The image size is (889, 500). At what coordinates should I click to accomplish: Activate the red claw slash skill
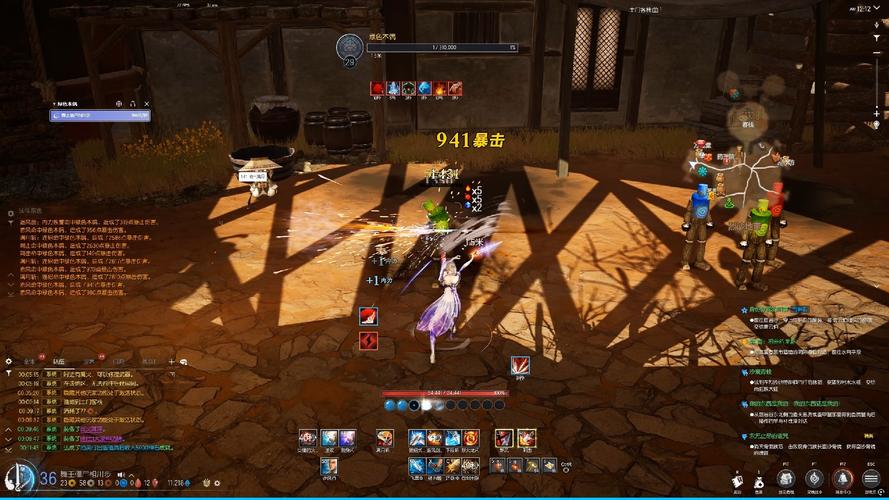520,365
